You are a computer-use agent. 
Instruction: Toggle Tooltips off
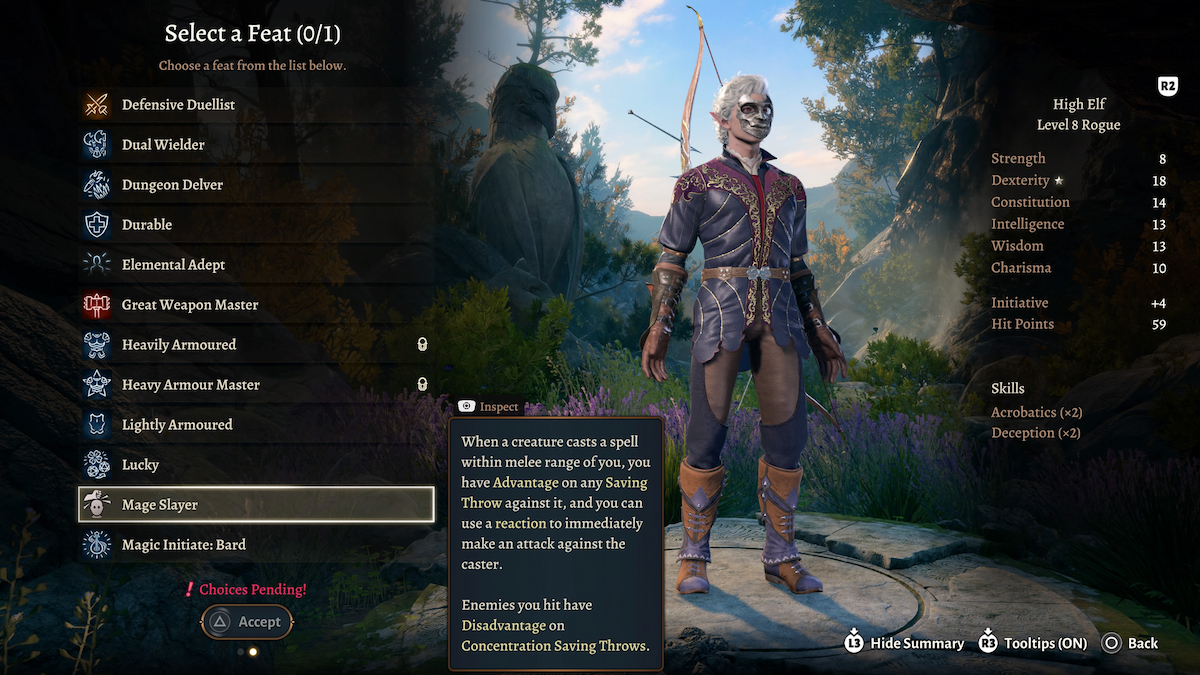pos(1032,643)
